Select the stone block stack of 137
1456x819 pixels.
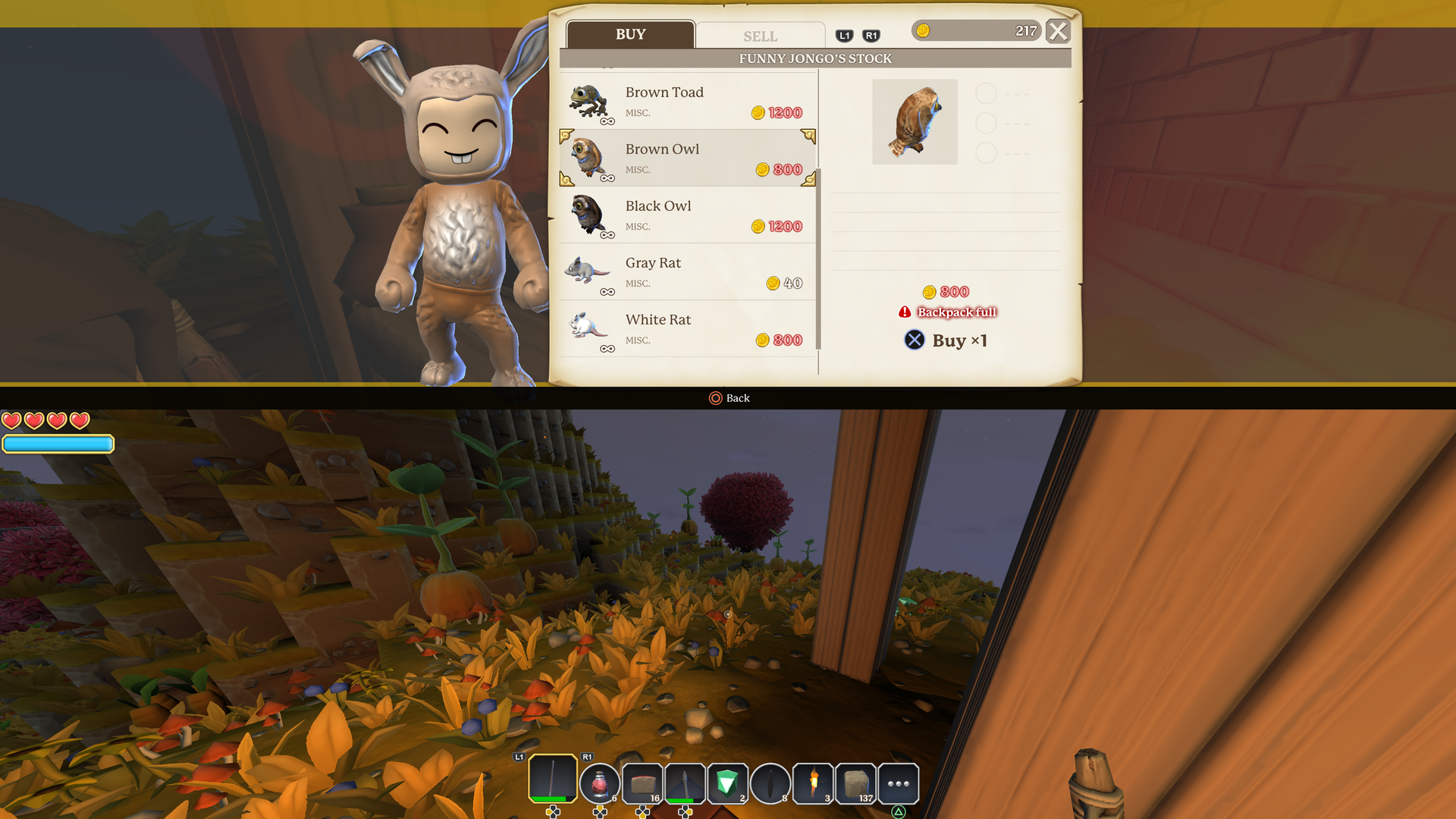[855, 783]
